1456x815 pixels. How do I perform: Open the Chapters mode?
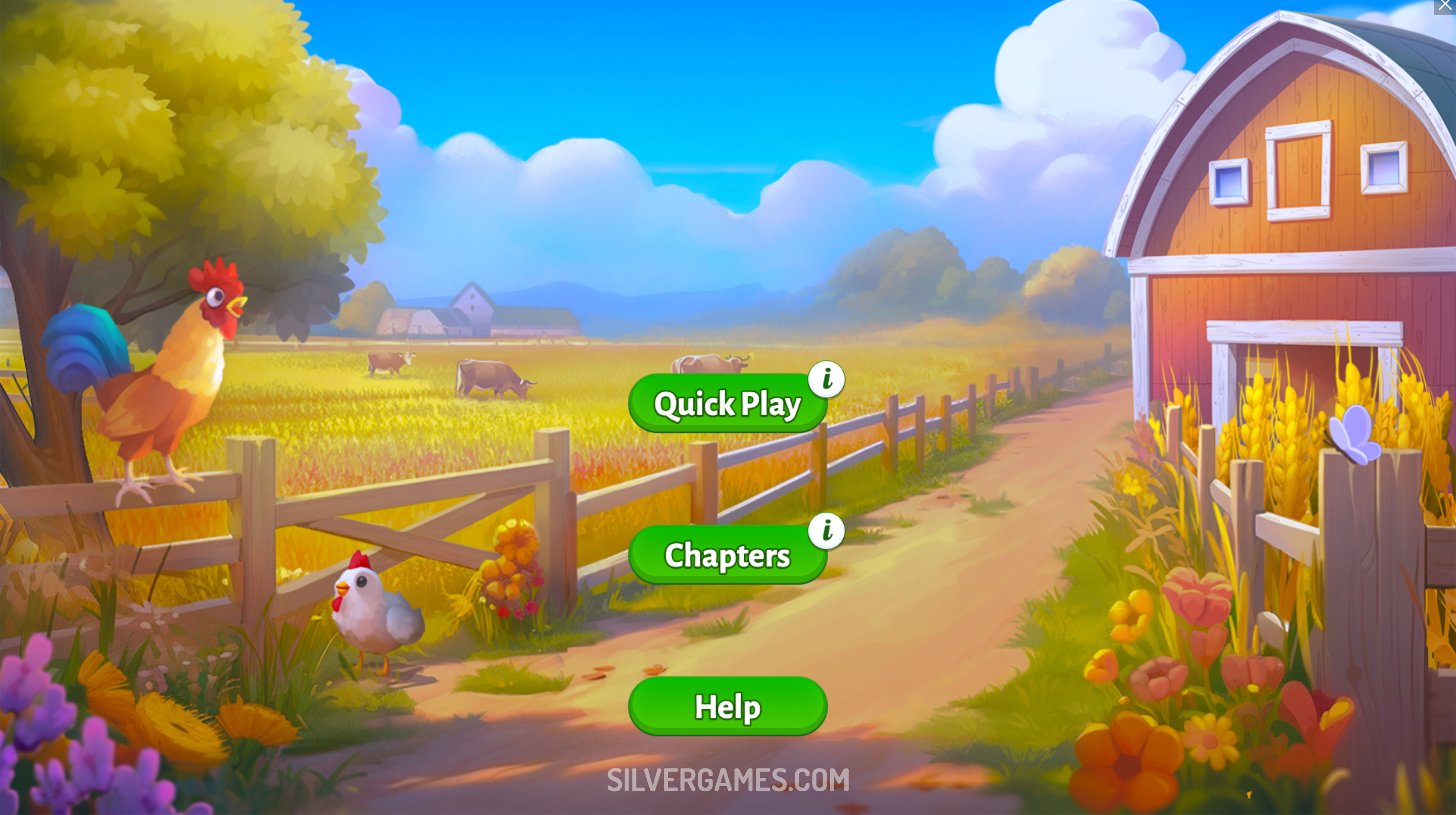point(726,555)
